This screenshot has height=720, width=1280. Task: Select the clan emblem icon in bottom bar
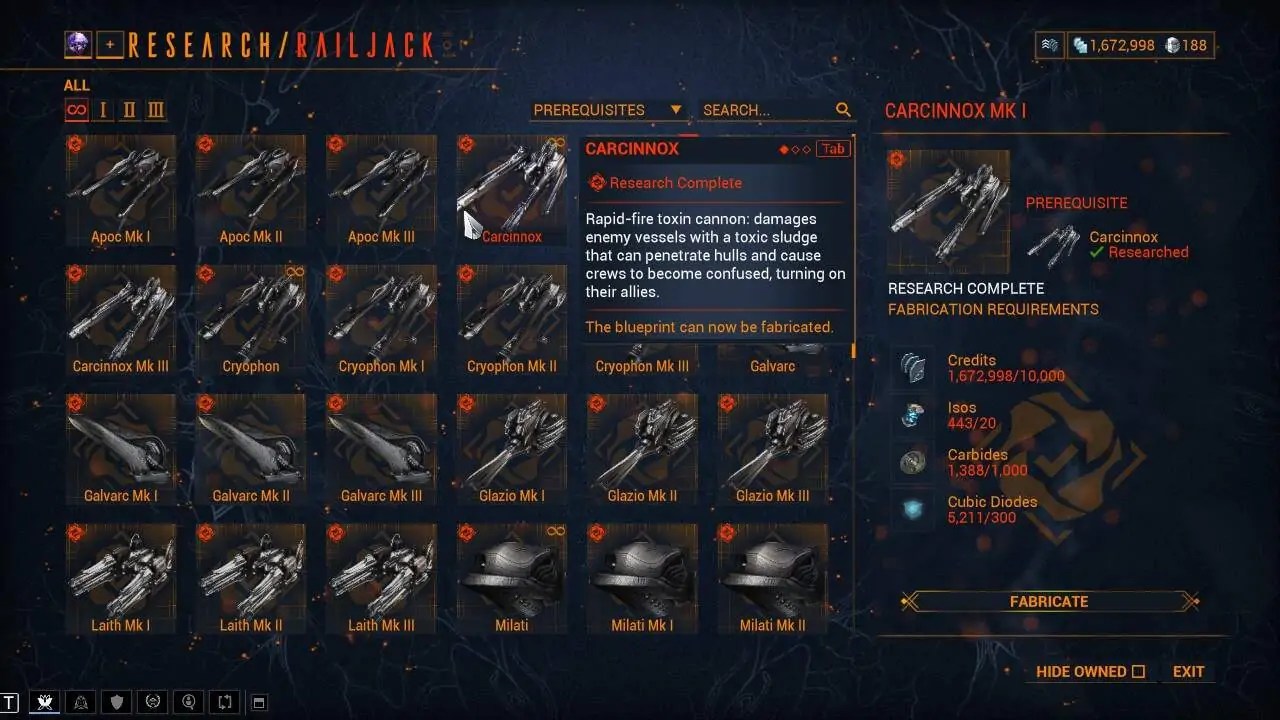pyautogui.click(x=80, y=702)
